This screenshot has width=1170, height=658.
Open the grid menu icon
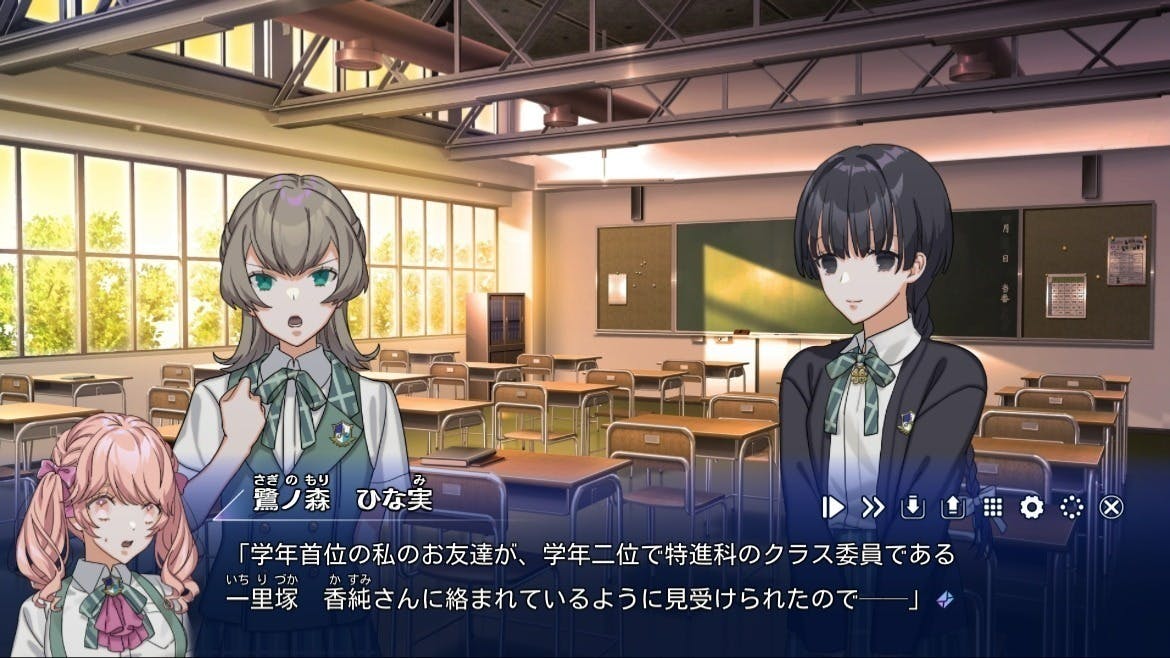(992, 507)
